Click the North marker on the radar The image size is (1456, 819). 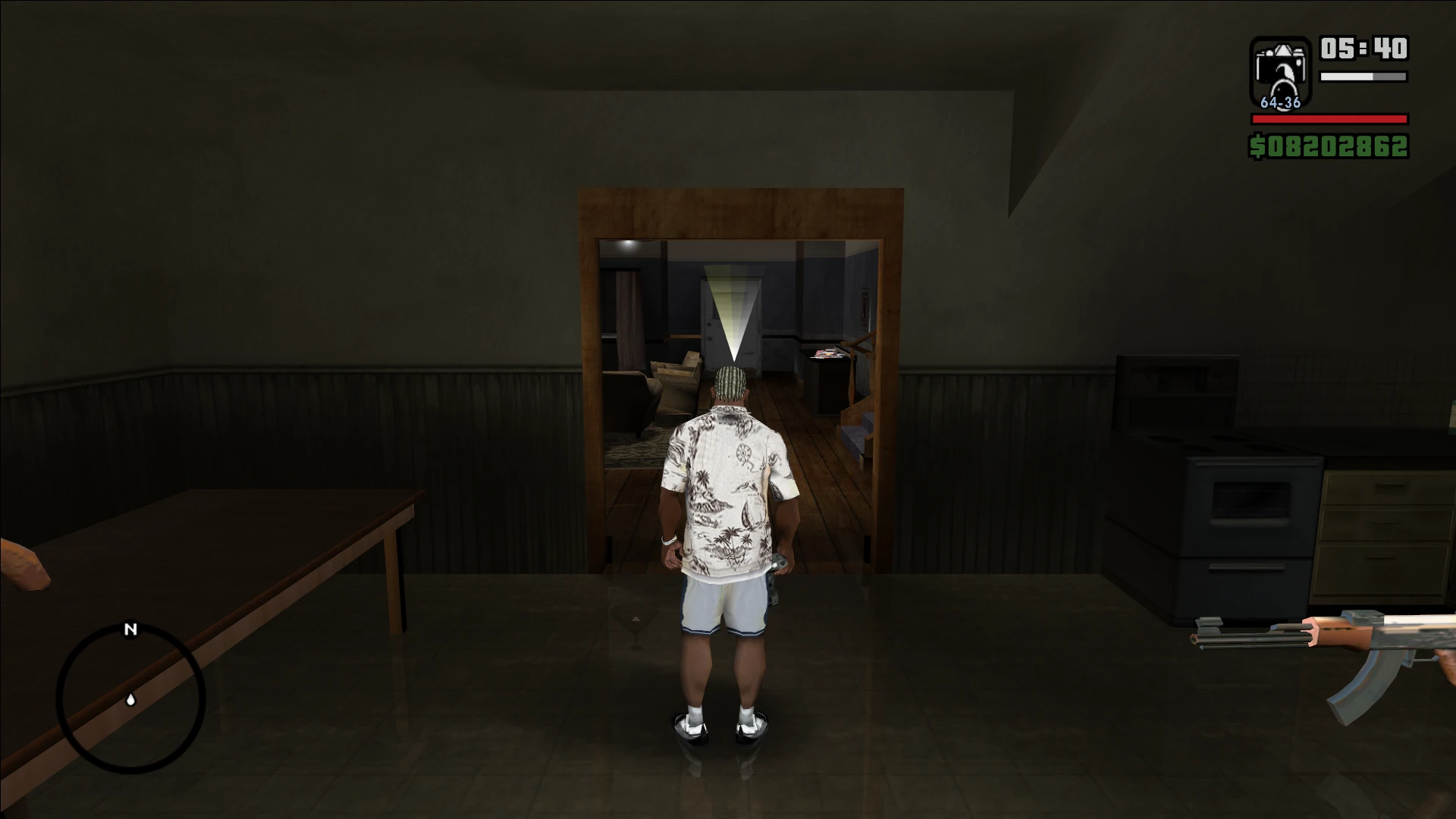(130, 629)
